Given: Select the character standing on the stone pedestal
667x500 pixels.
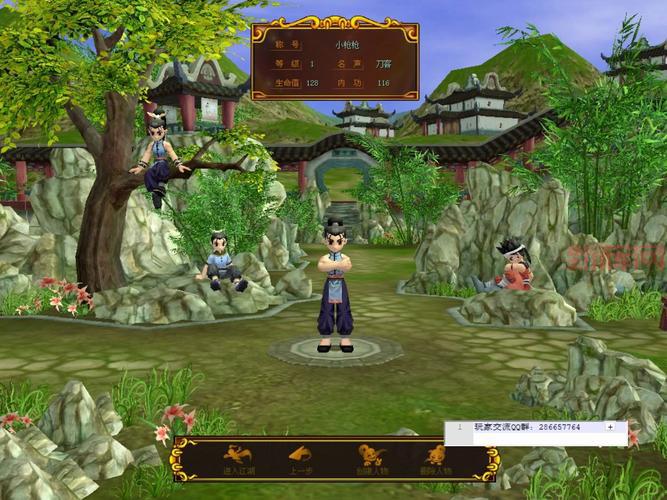Looking at the screenshot, I should (x=334, y=290).
